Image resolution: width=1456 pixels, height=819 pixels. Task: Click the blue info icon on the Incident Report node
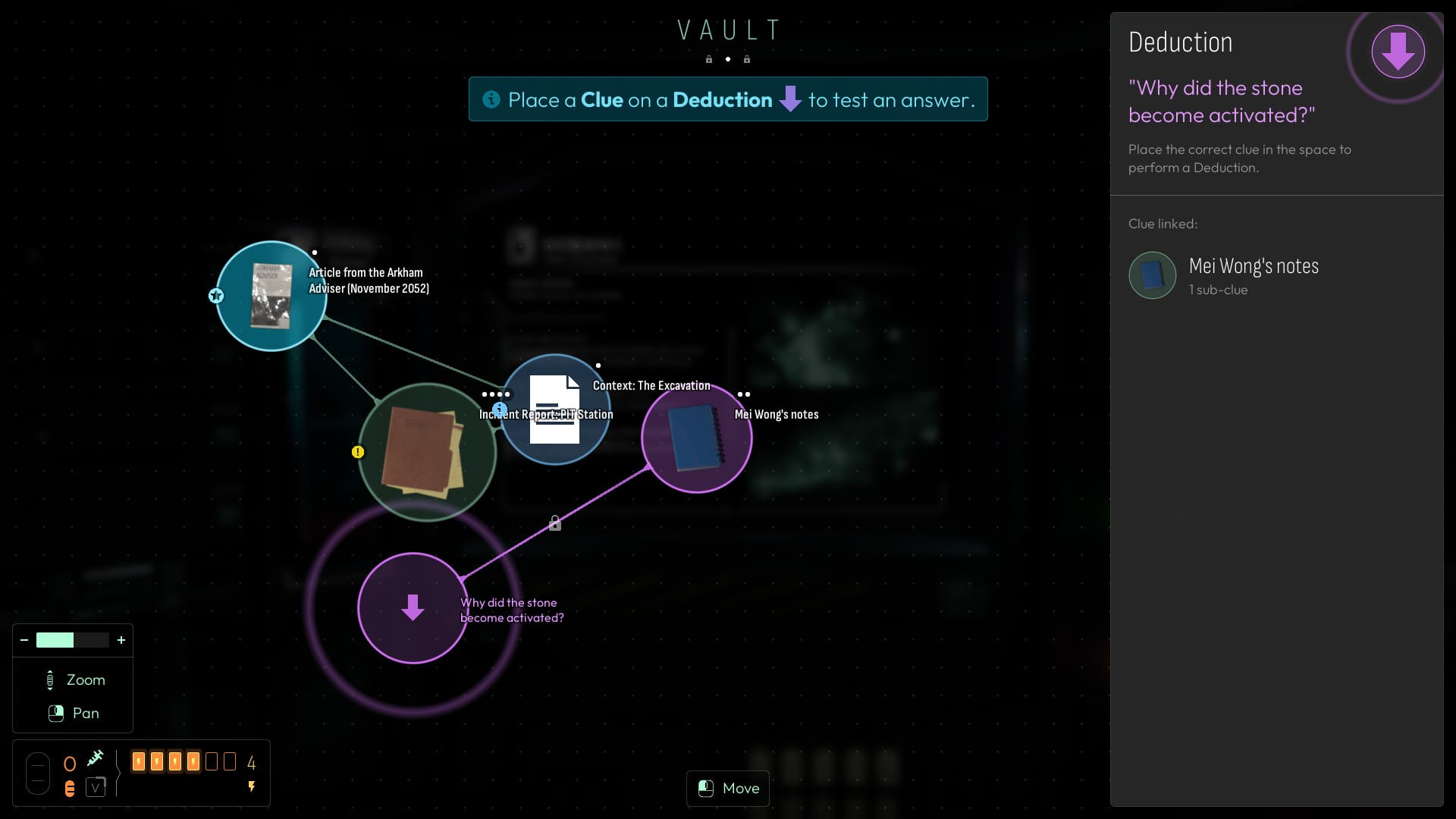499,409
